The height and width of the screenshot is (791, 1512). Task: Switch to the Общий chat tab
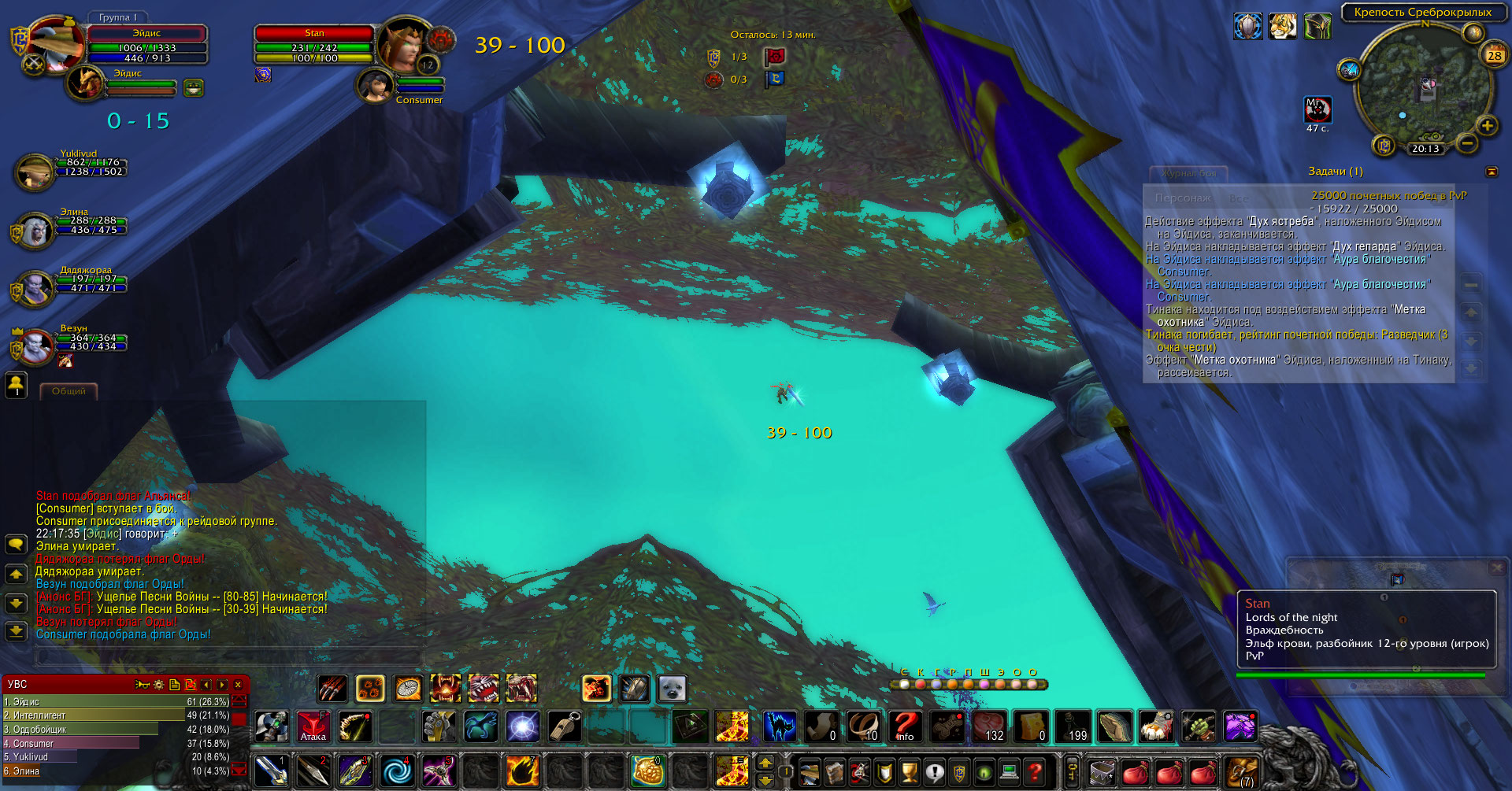[x=69, y=391]
